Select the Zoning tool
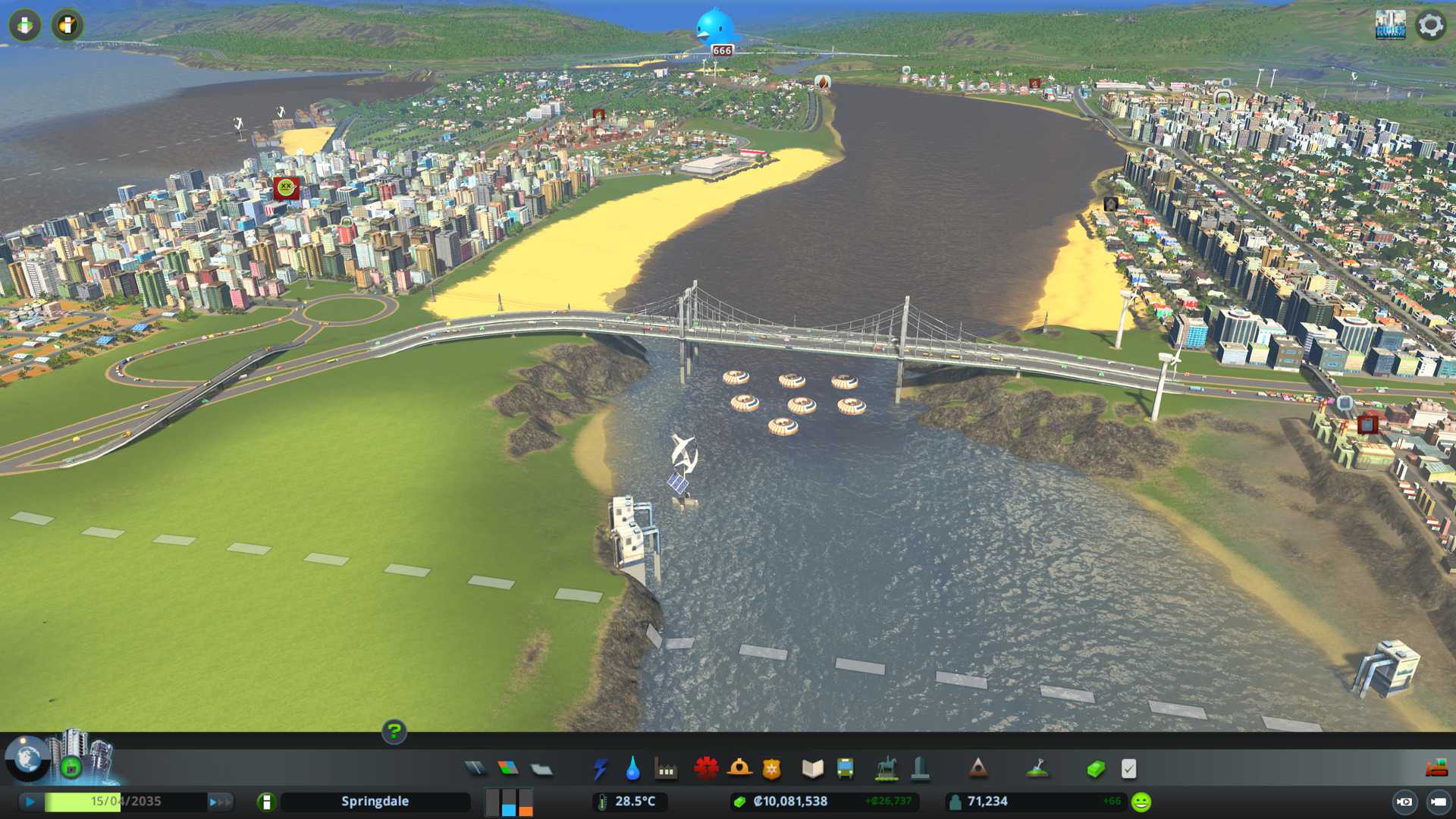Image resolution: width=1456 pixels, height=819 pixels. click(508, 769)
